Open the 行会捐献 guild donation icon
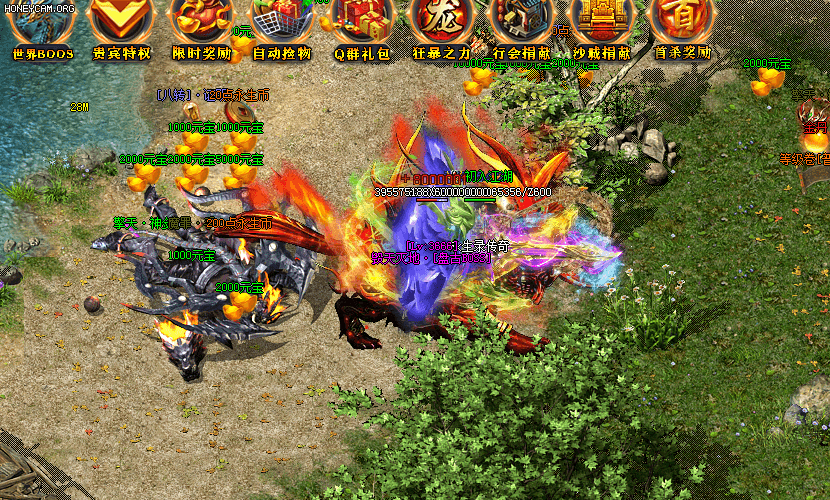Image resolution: width=830 pixels, height=500 pixels. pos(521,24)
